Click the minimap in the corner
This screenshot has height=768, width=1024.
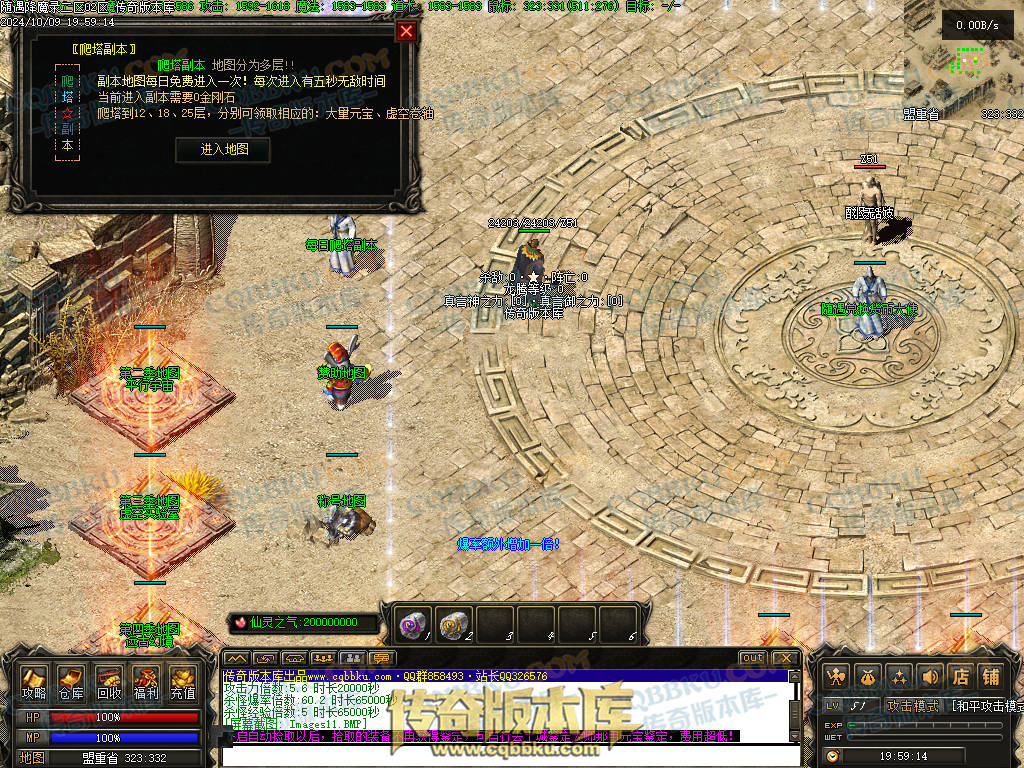pyautogui.click(x=964, y=60)
